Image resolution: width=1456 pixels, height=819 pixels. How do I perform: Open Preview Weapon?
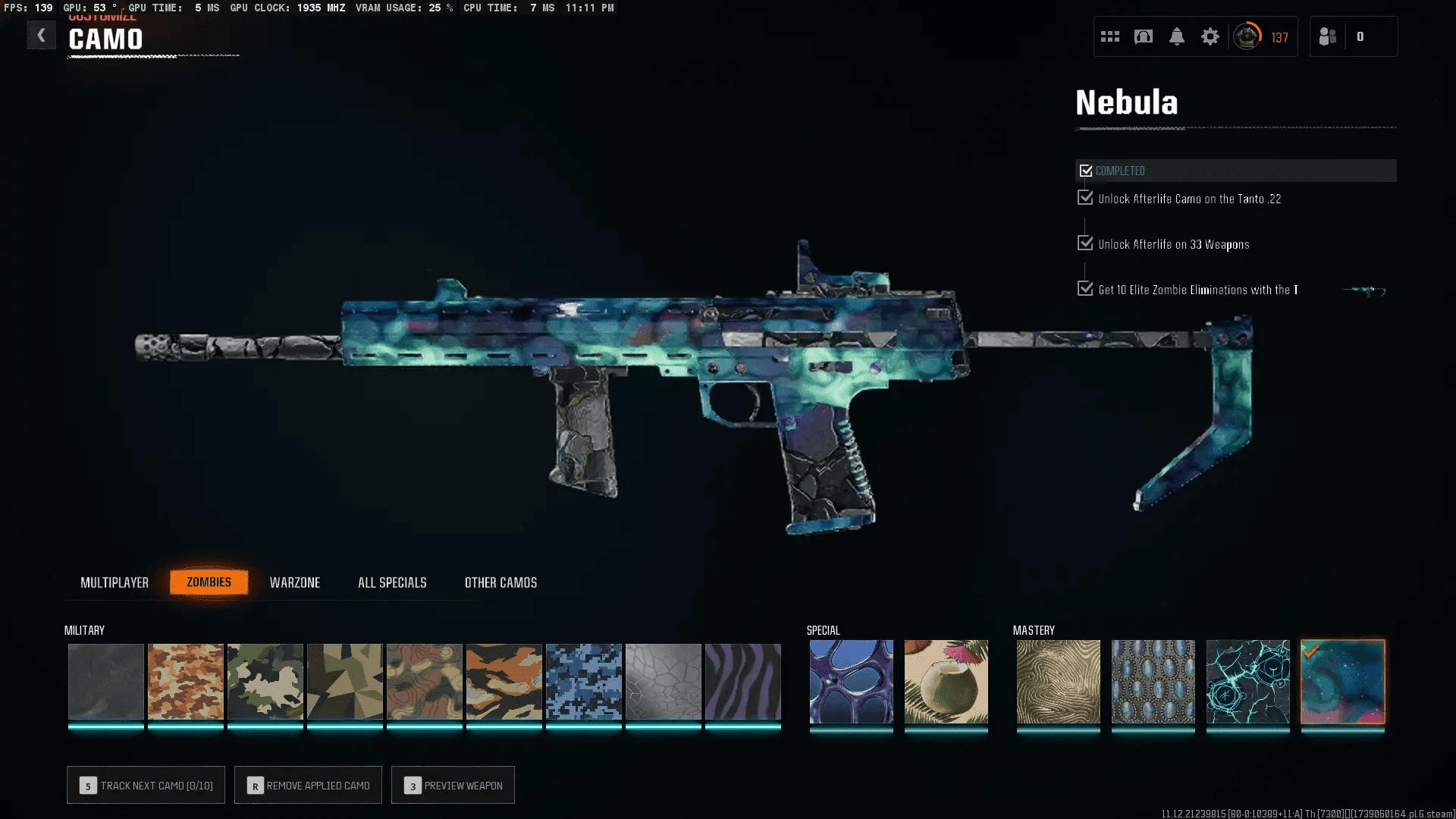[453, 786]
